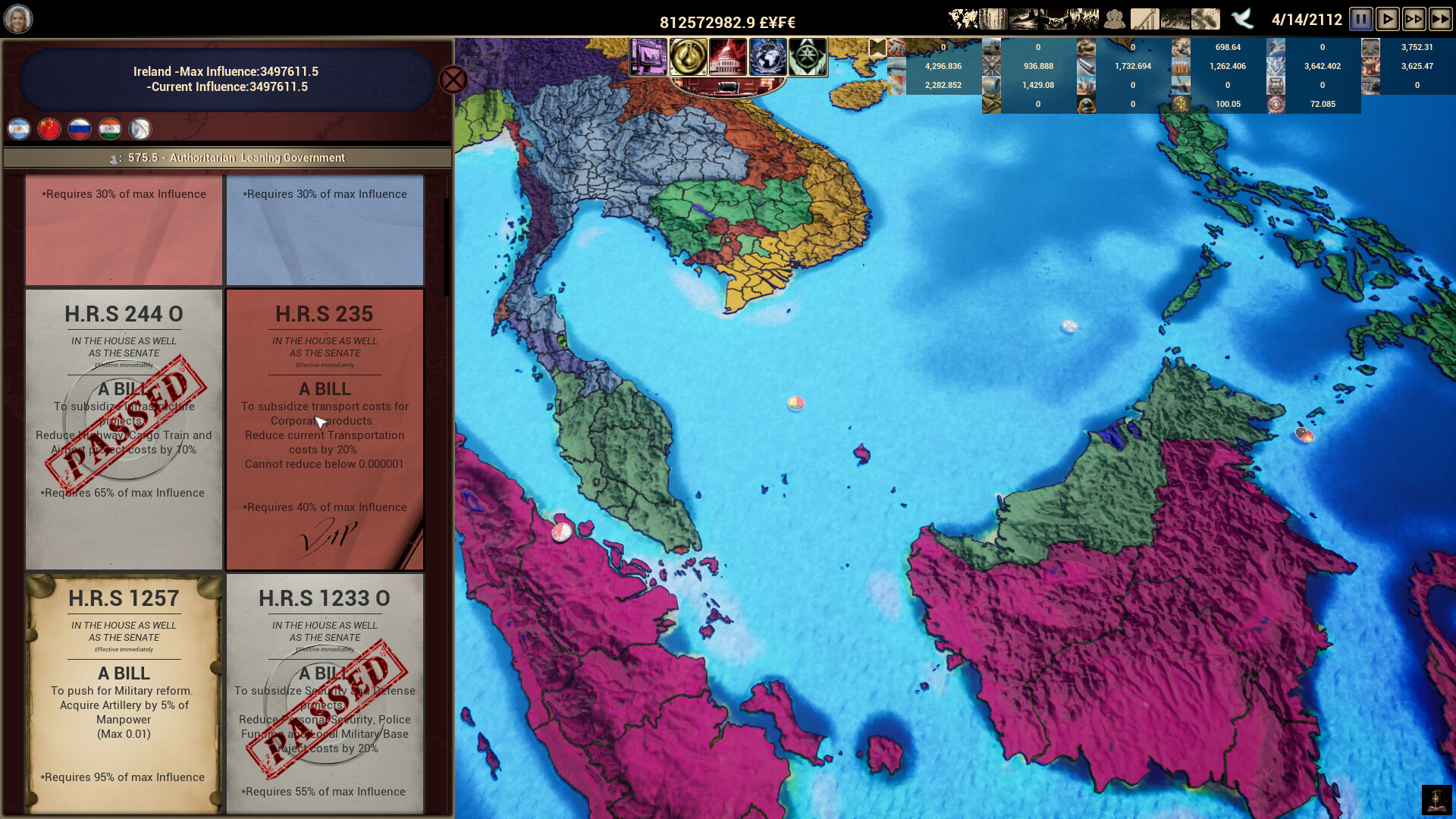Viewport: 1456px width, 819px height.
Task: Enable fastest speed with double arrow button
Action: point(1441,19)
